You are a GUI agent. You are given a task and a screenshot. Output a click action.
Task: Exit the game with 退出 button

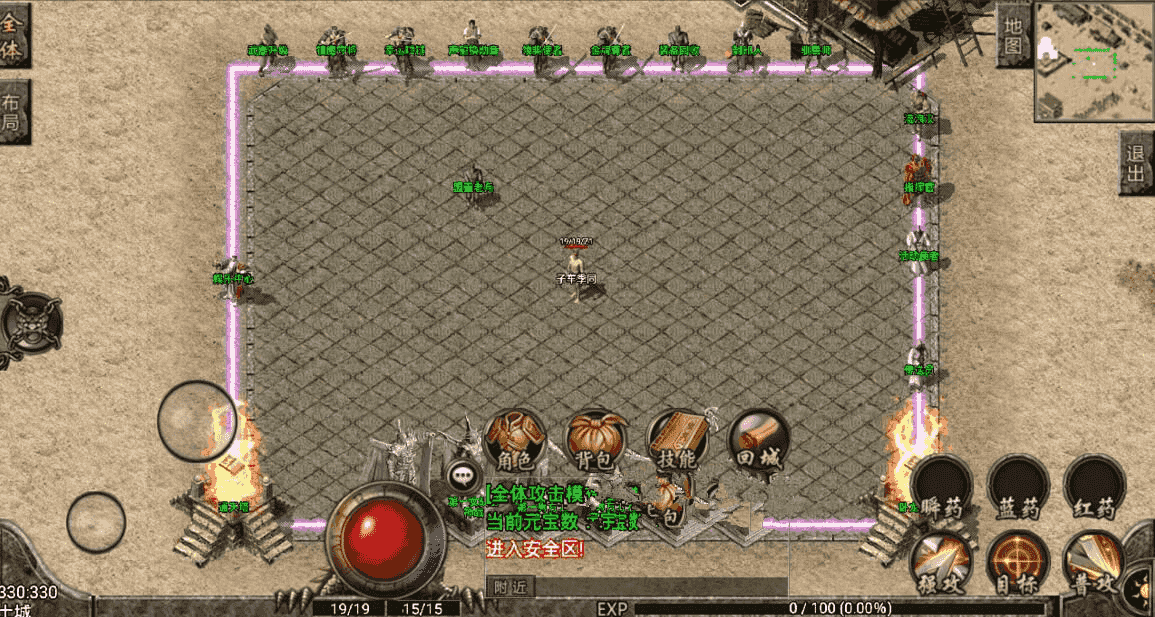(1136, 162)
